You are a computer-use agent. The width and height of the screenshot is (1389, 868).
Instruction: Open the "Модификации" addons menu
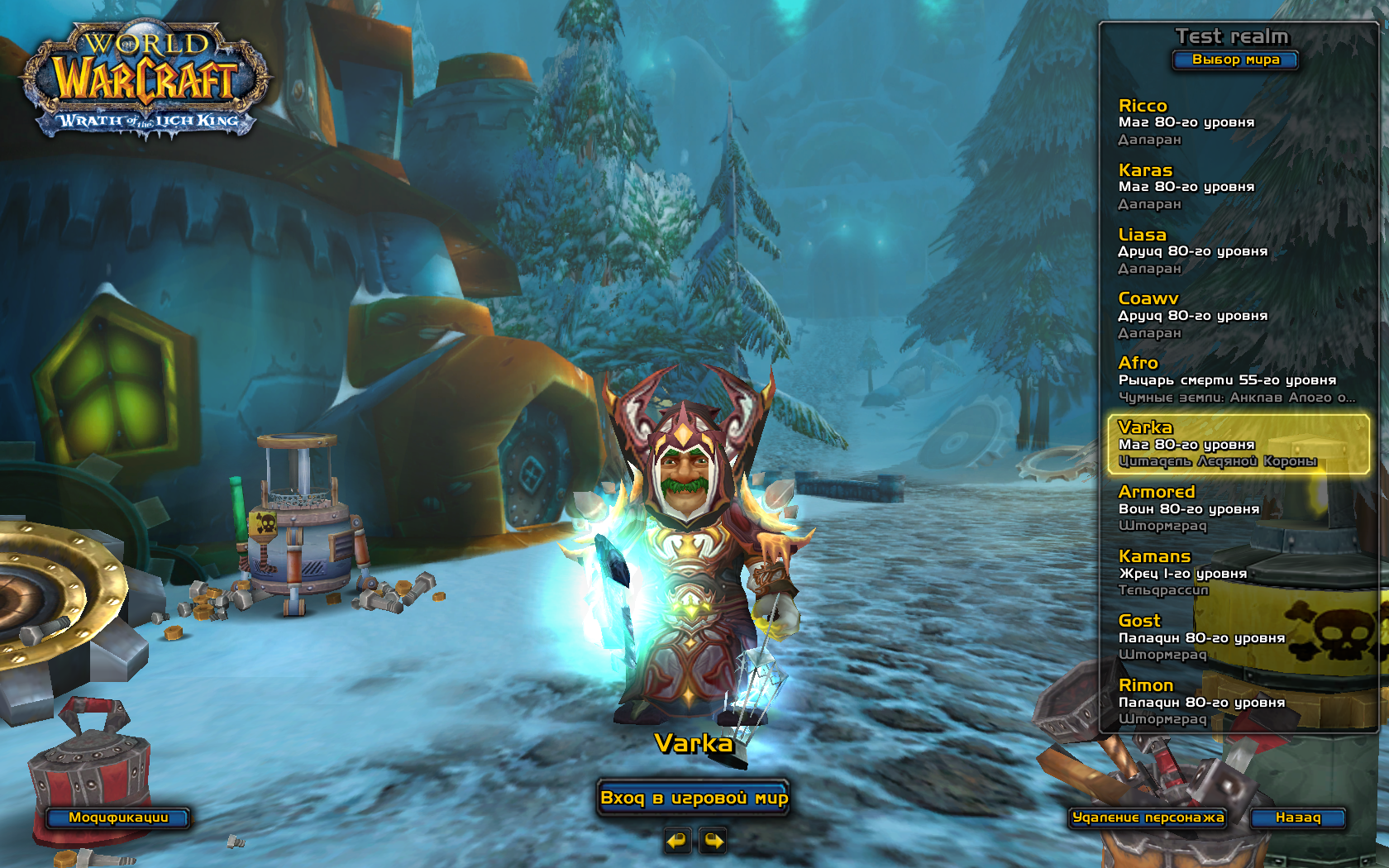pos(118,818)
